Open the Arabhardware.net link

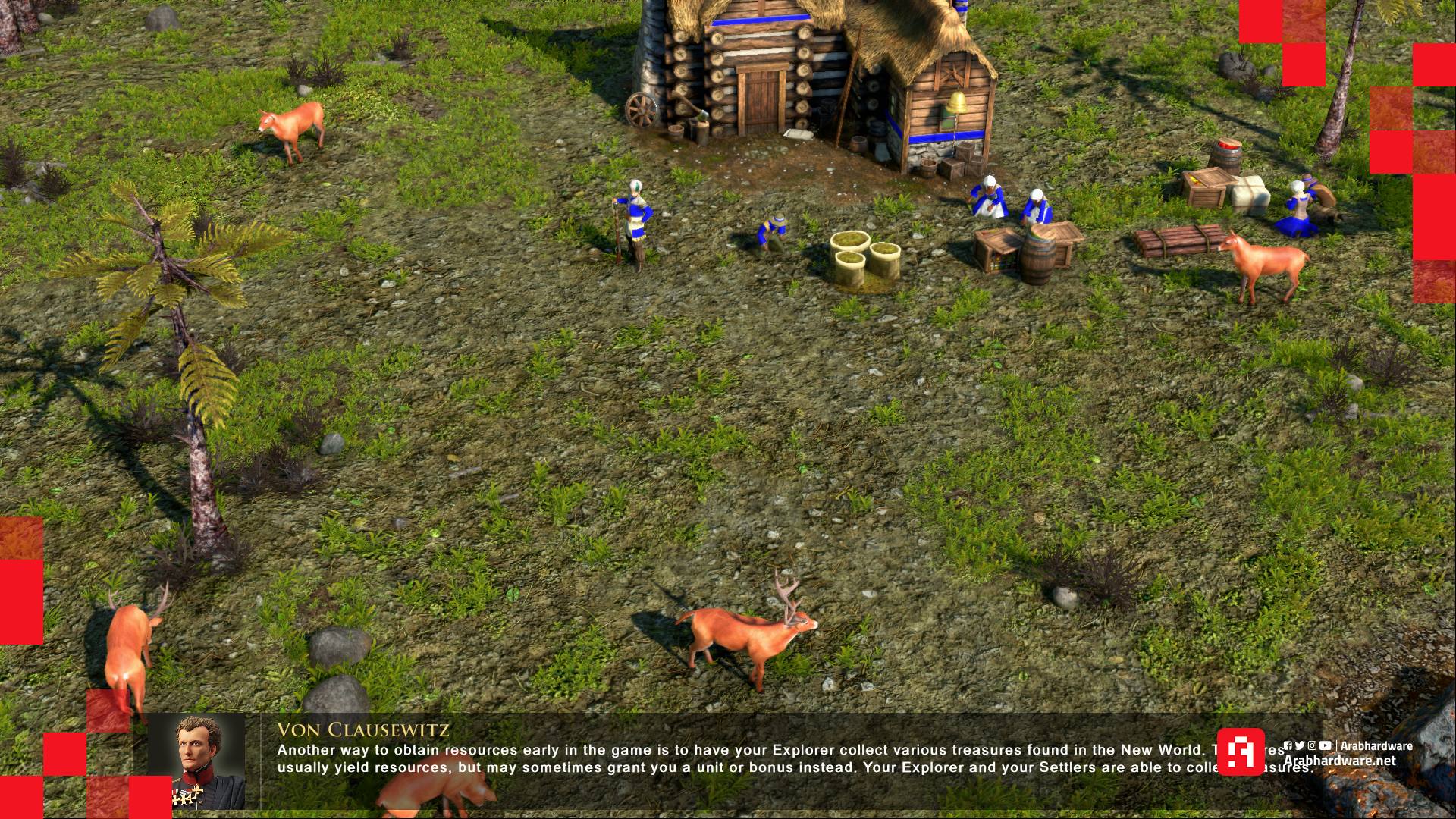point(1339,761)
